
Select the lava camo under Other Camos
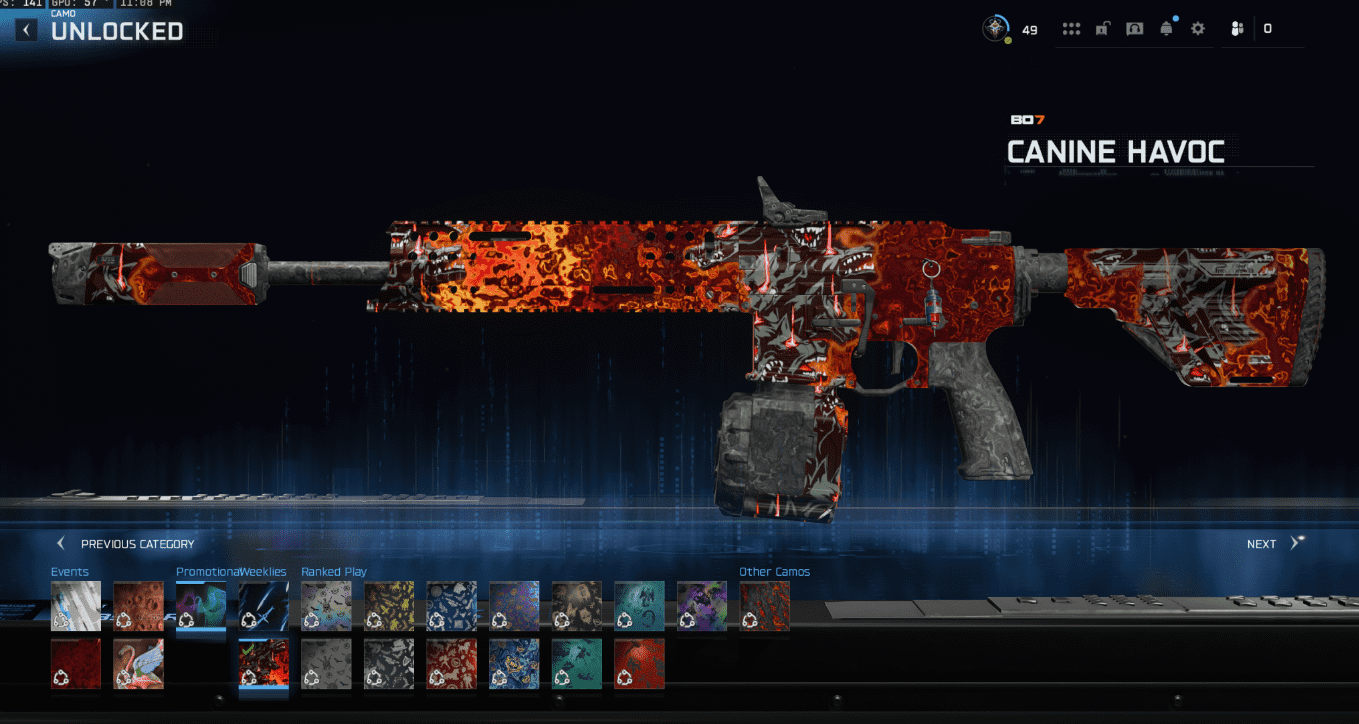tap(764, 606)
